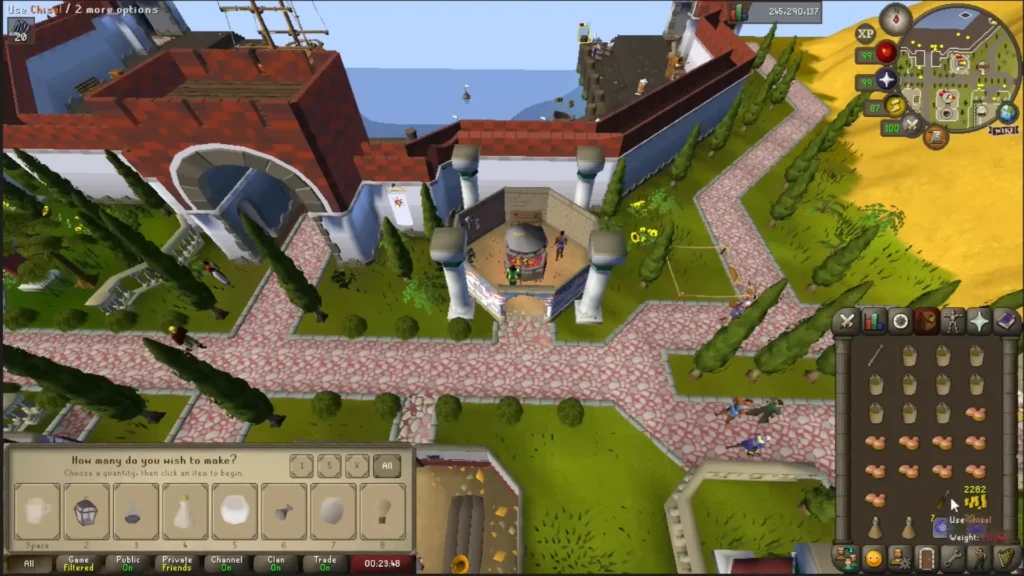Switch to the Public chat tab
The height and width of the screenshot is (576, 1024).
coord(129,564)
